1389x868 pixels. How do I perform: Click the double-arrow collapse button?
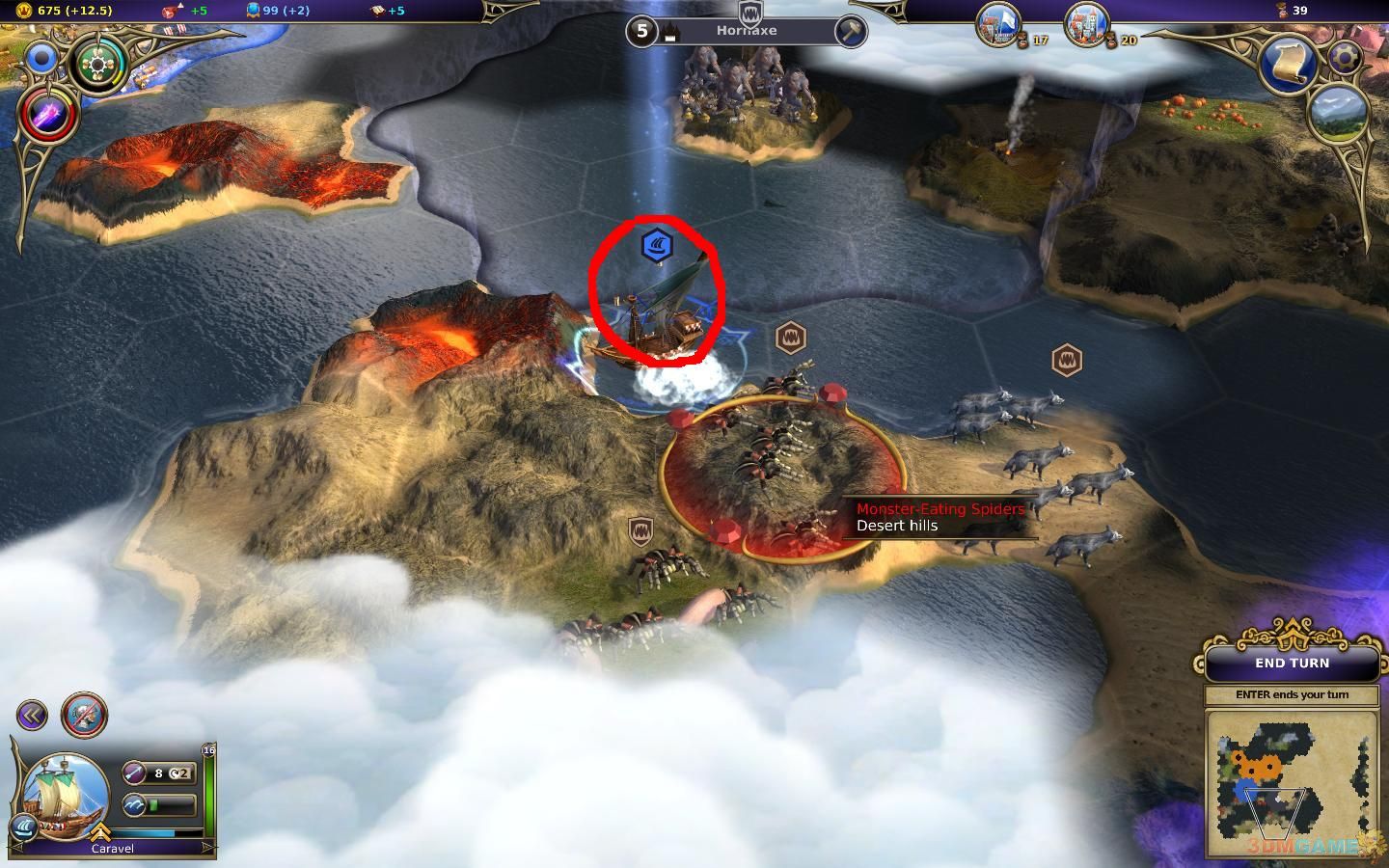coord(32,715)
